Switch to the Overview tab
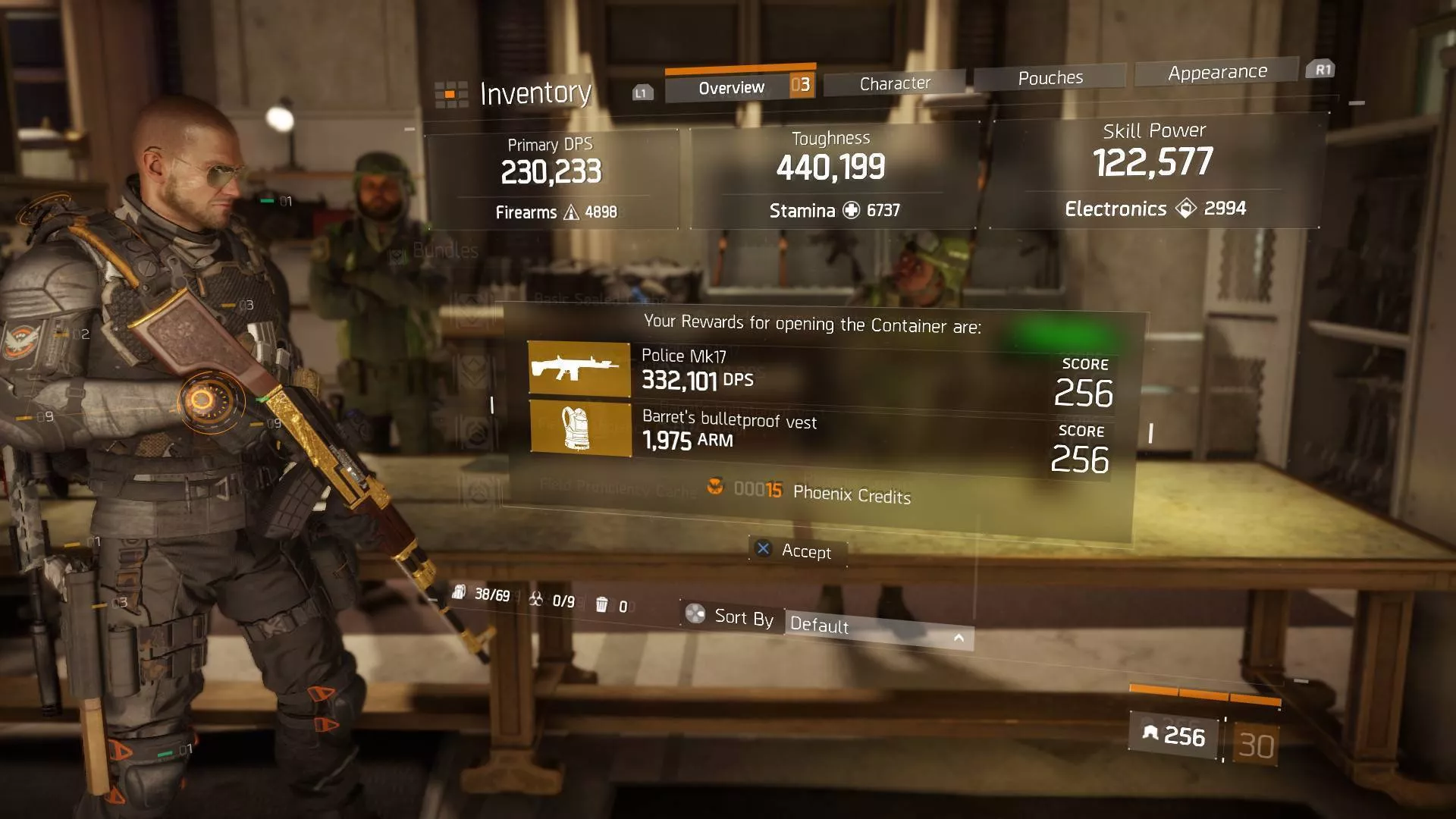This screenshot has height=819, width=1456. coord(731,88)
